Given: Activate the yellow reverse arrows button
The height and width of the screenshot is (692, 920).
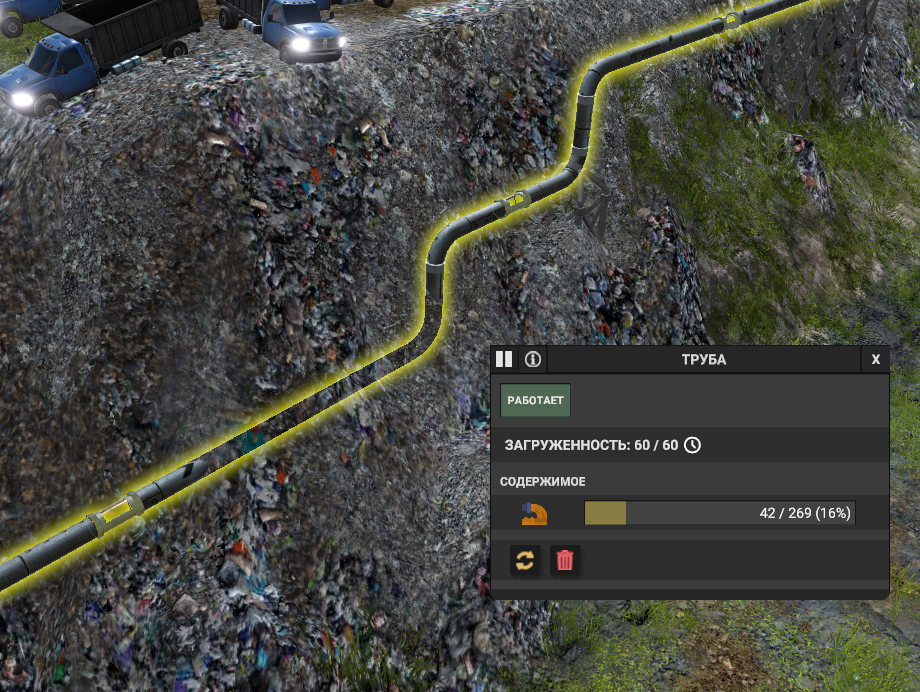Looking at the screenshot, I should [525, 560].
